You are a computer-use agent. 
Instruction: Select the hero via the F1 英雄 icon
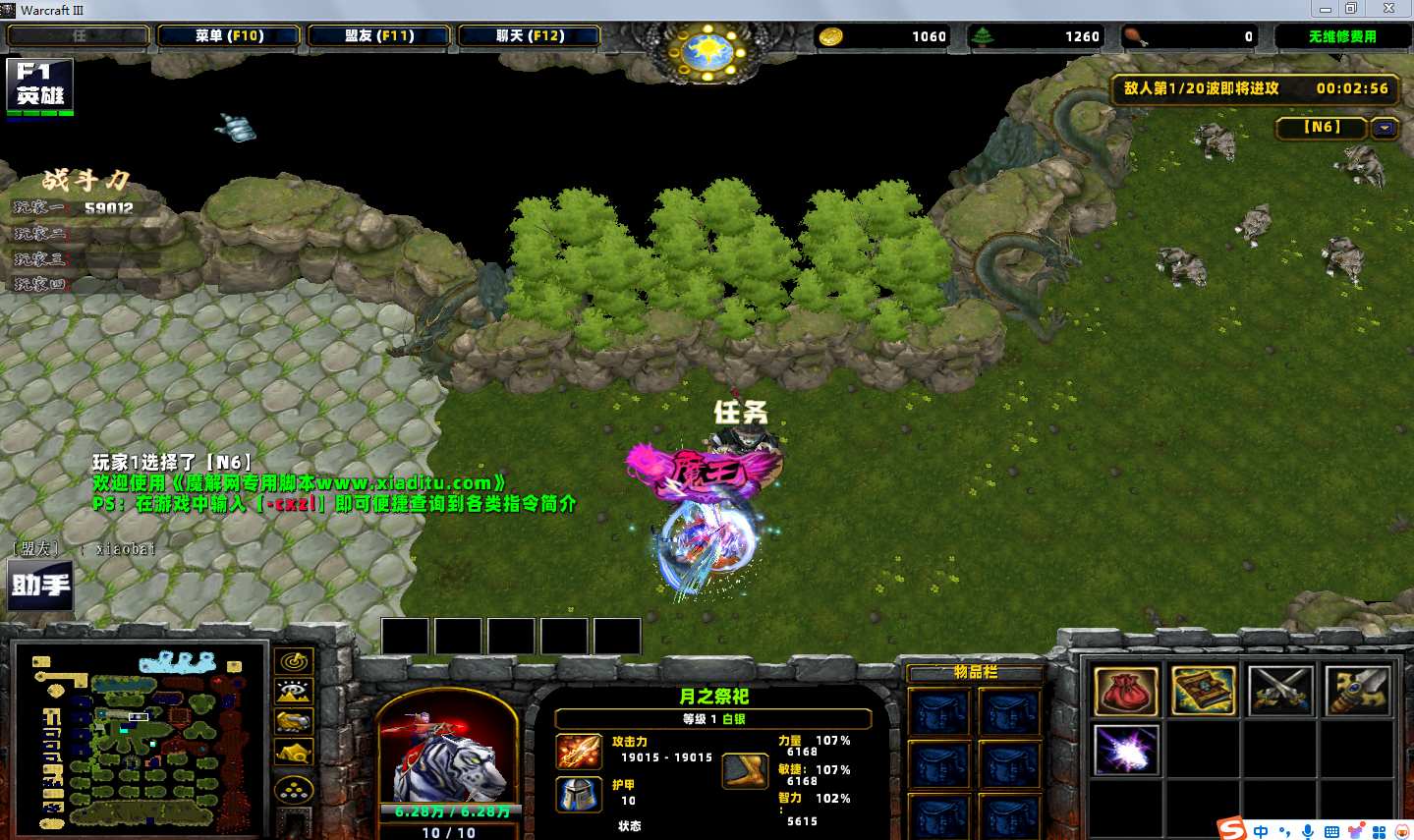(39, 86)
